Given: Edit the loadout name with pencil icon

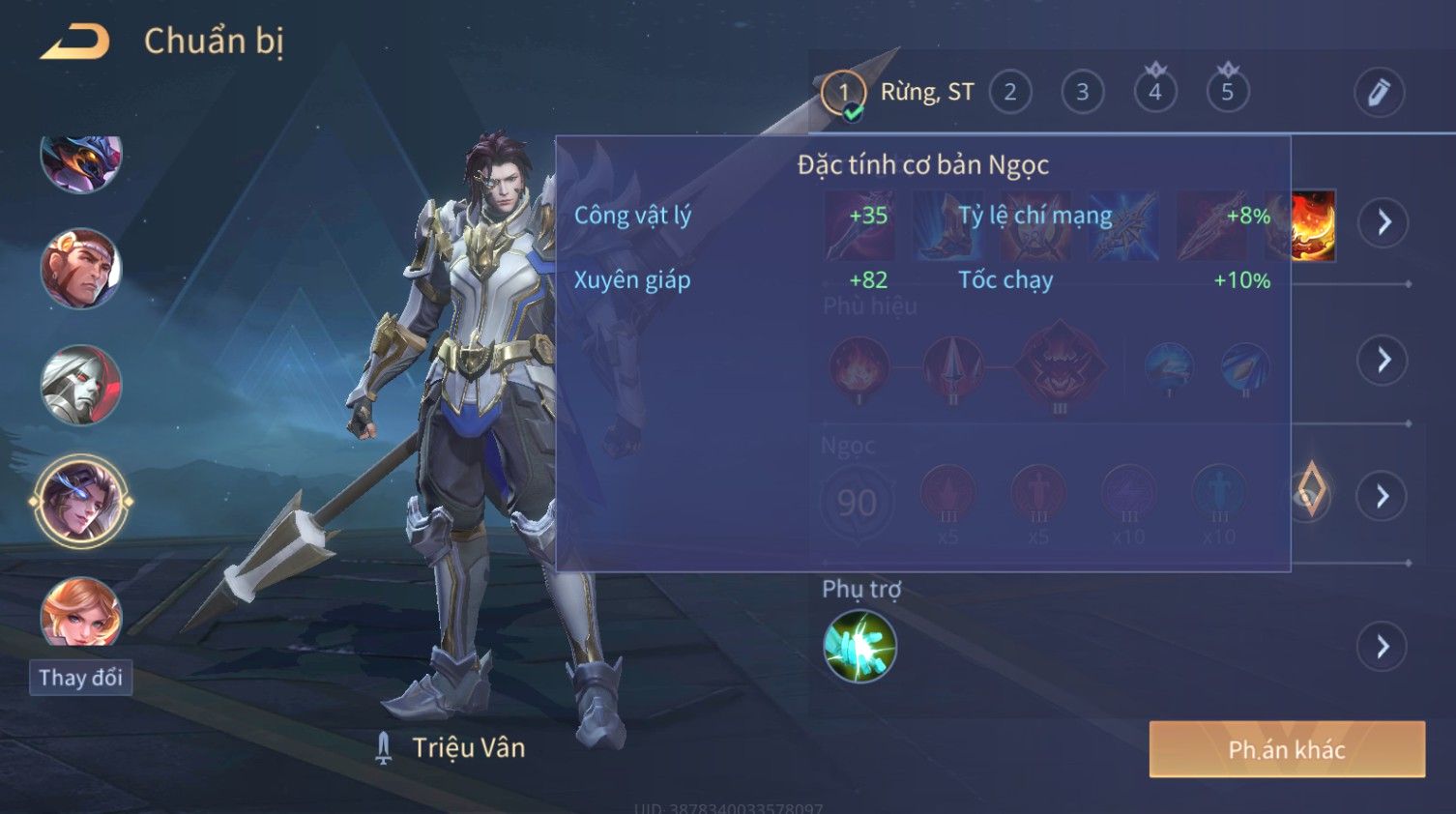Looking at the screenshot, I should click(x=1378, y=93).
